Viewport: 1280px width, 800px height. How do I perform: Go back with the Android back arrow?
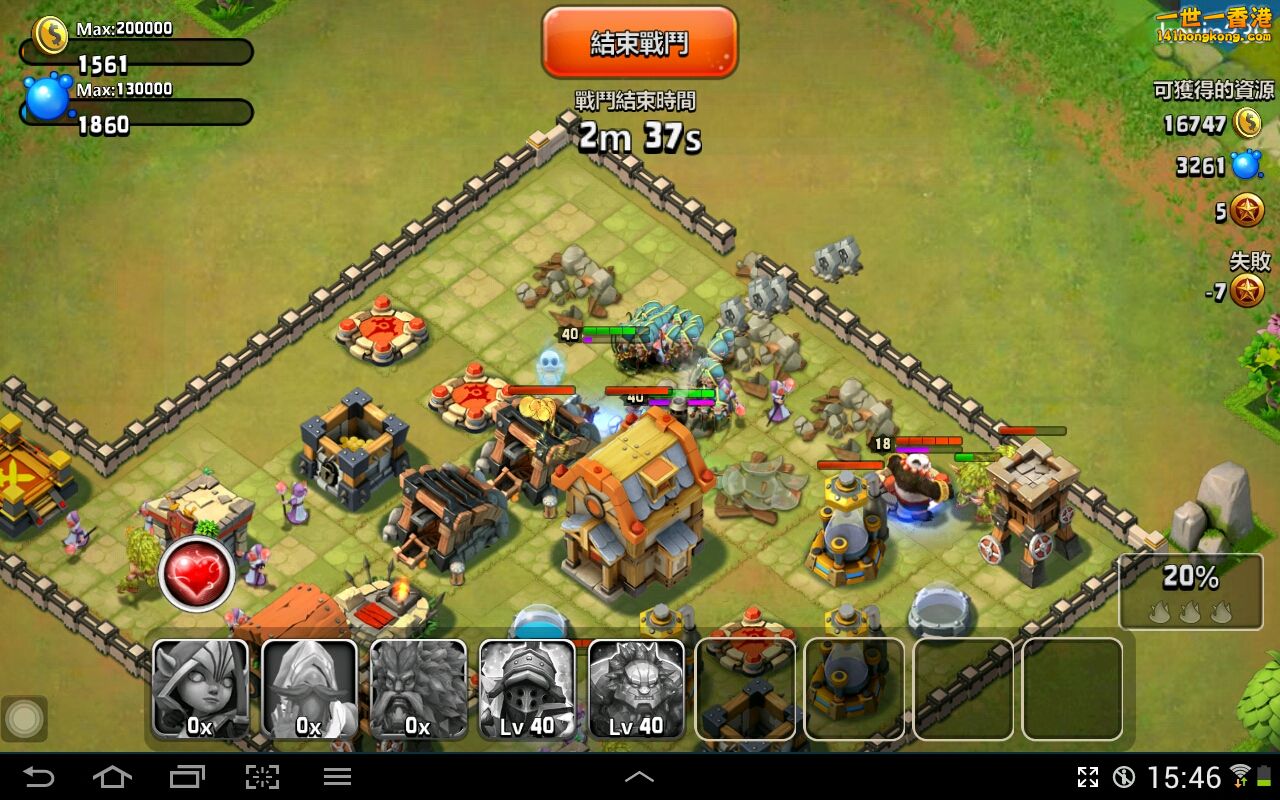[x=39, y=776]
